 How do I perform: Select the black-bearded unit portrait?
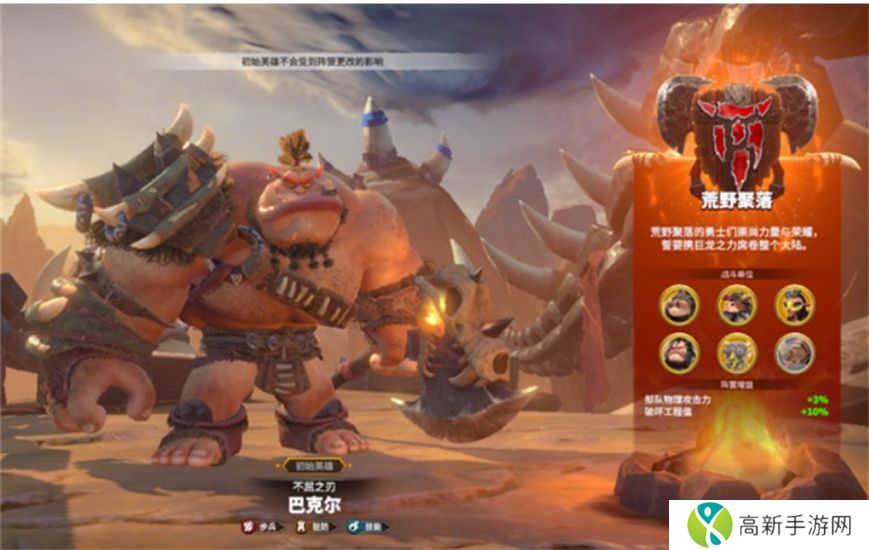tap(680, 351)
